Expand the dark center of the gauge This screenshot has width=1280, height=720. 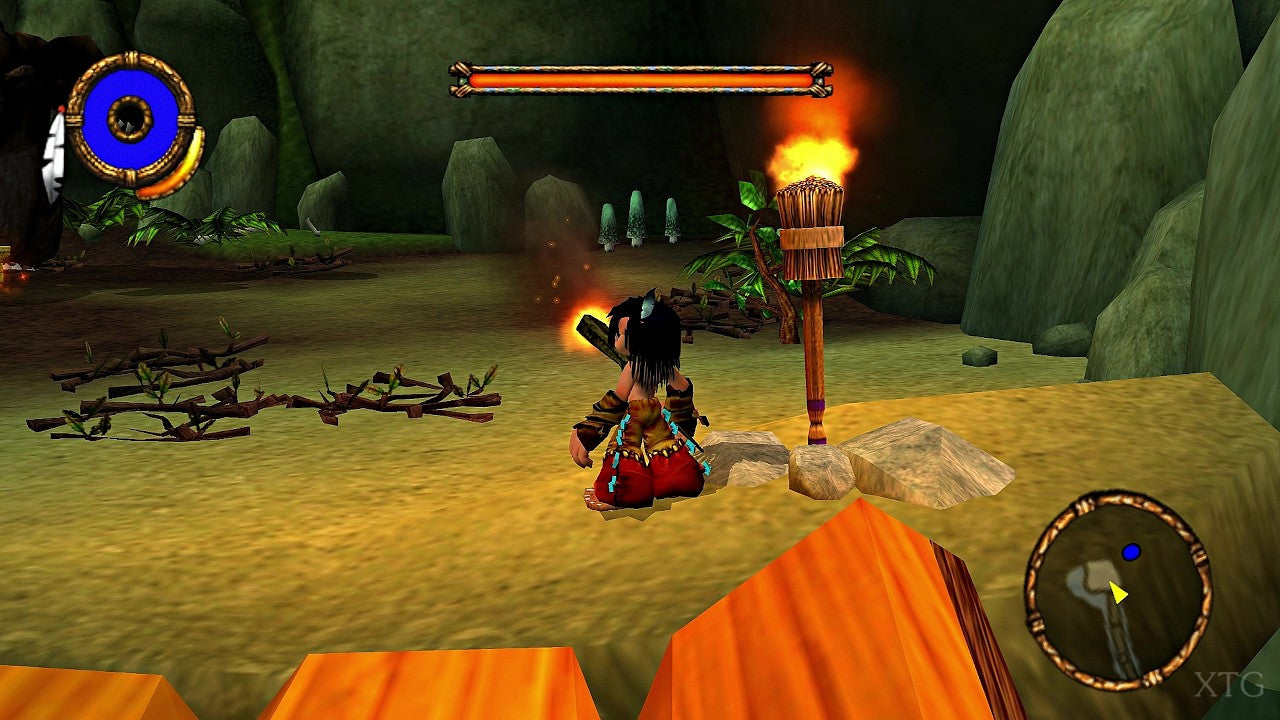click(x=128, y=118)
